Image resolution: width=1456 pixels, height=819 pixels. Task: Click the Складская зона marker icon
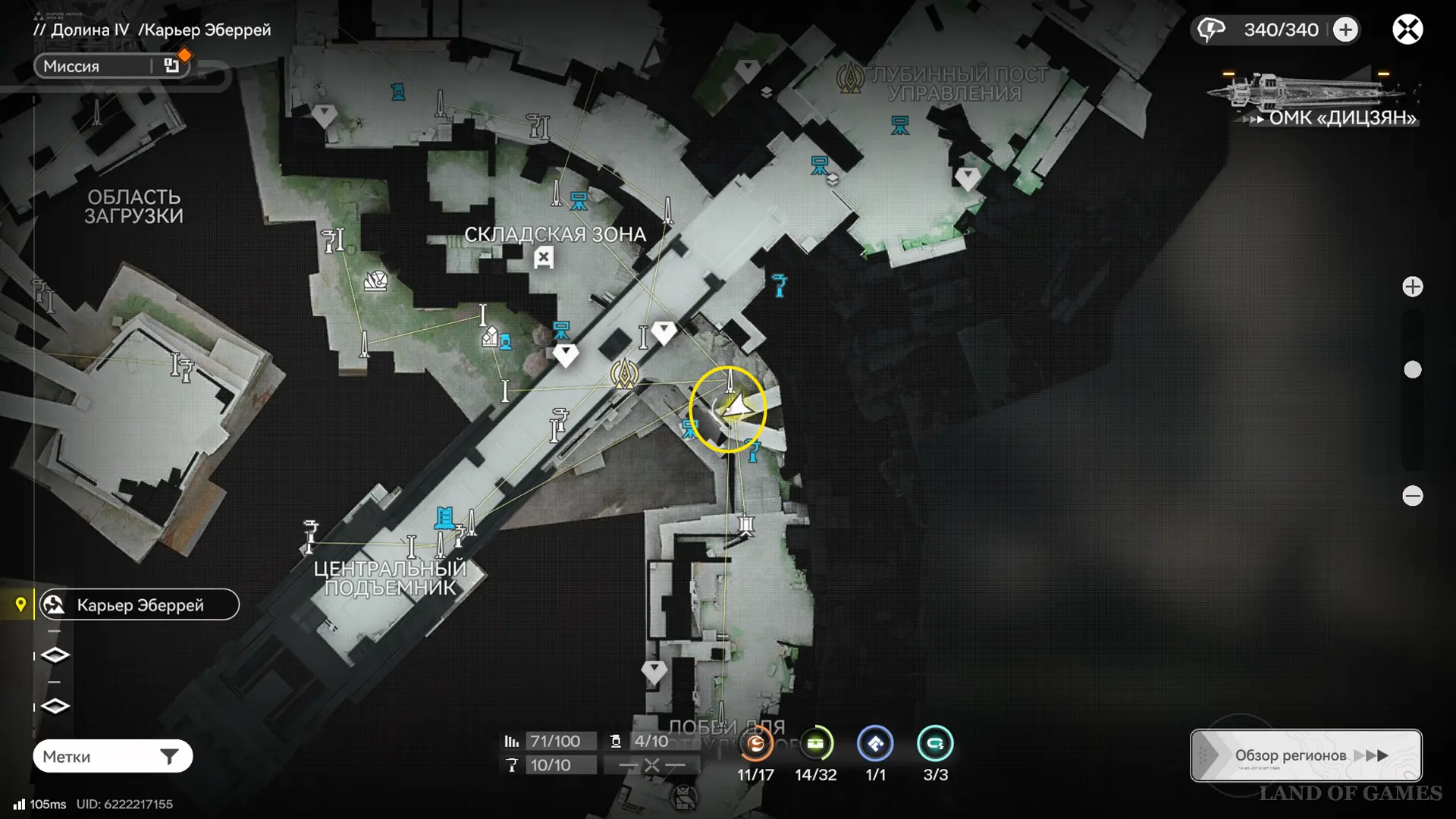click(543, 259)
